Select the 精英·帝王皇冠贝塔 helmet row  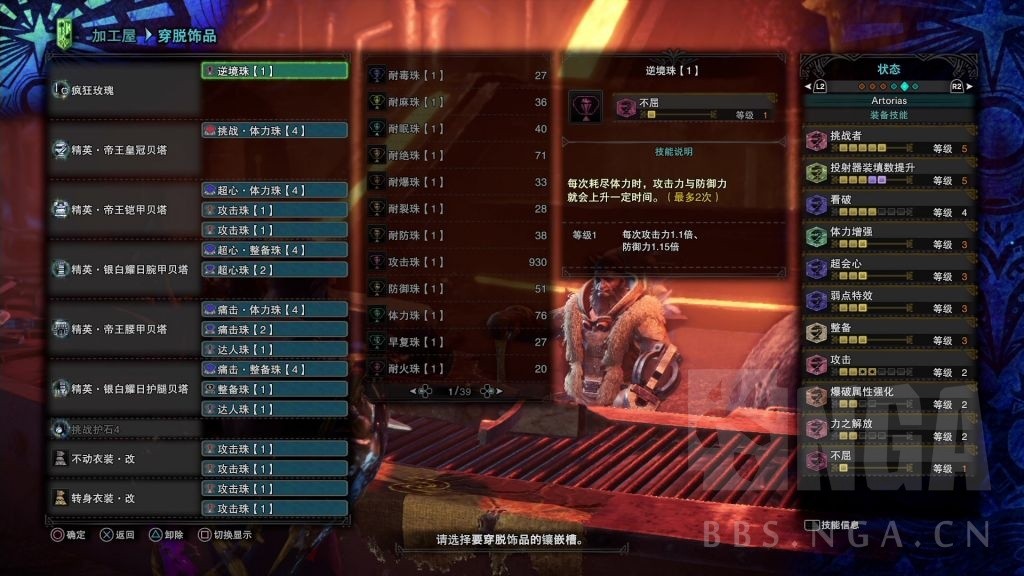(125, 150)
